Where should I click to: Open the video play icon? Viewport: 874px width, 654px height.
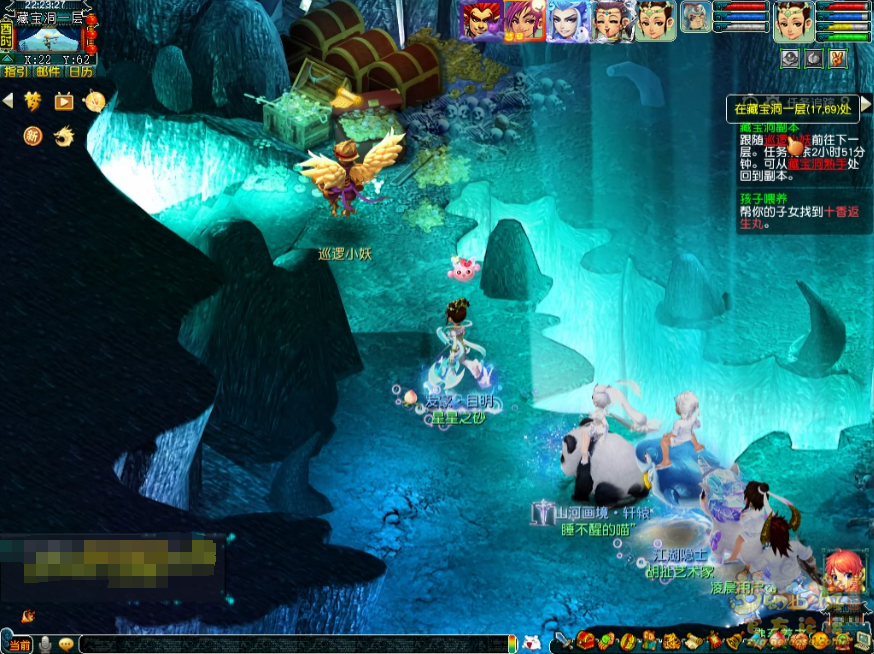[x=64, y=101]
